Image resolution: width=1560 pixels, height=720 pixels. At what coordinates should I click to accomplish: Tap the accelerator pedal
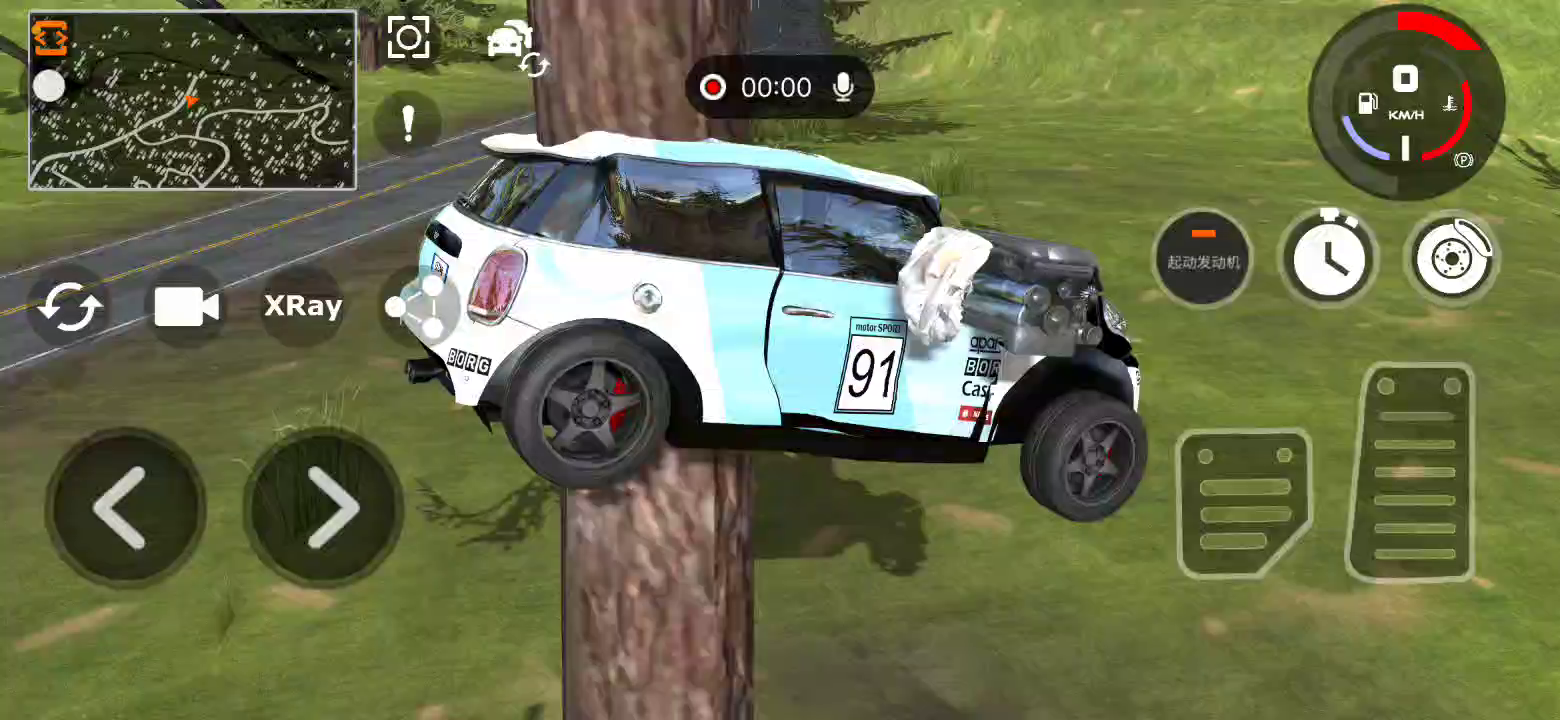click(1411, 474)
